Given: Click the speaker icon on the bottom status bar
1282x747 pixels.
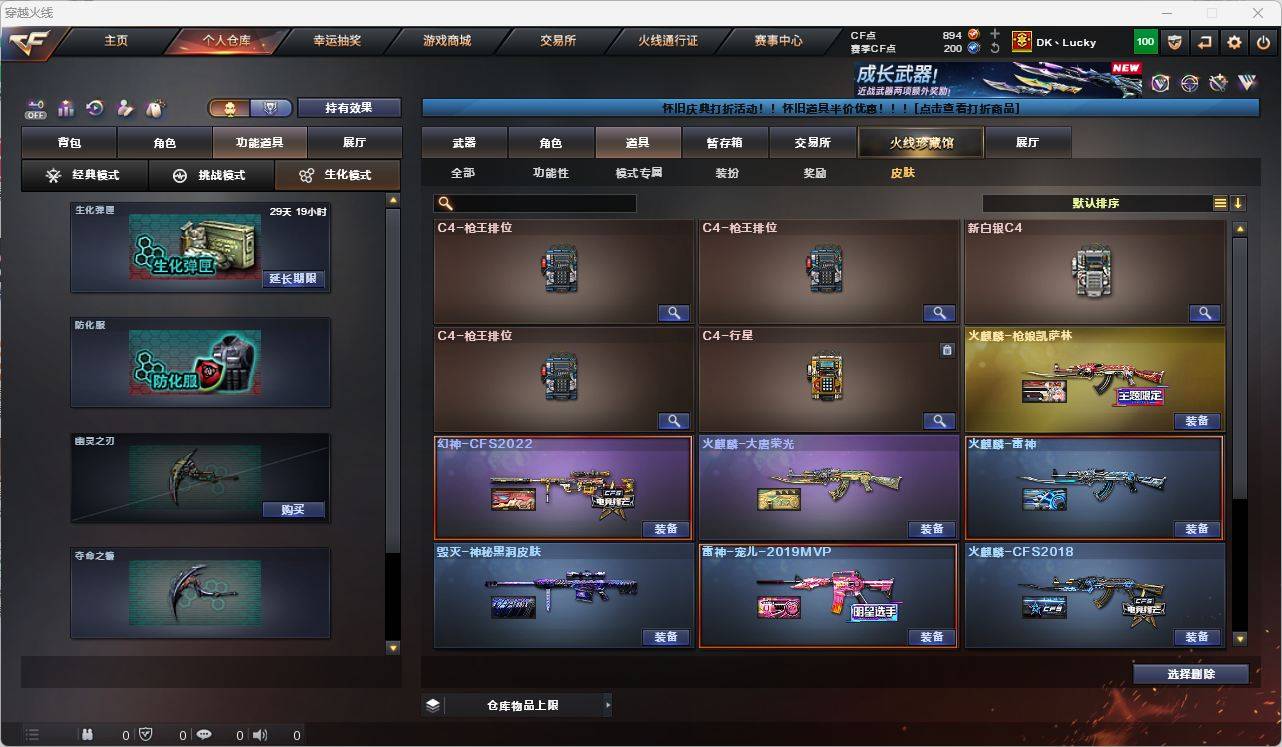Looking at the screenshot, I should tap(259, 734).
